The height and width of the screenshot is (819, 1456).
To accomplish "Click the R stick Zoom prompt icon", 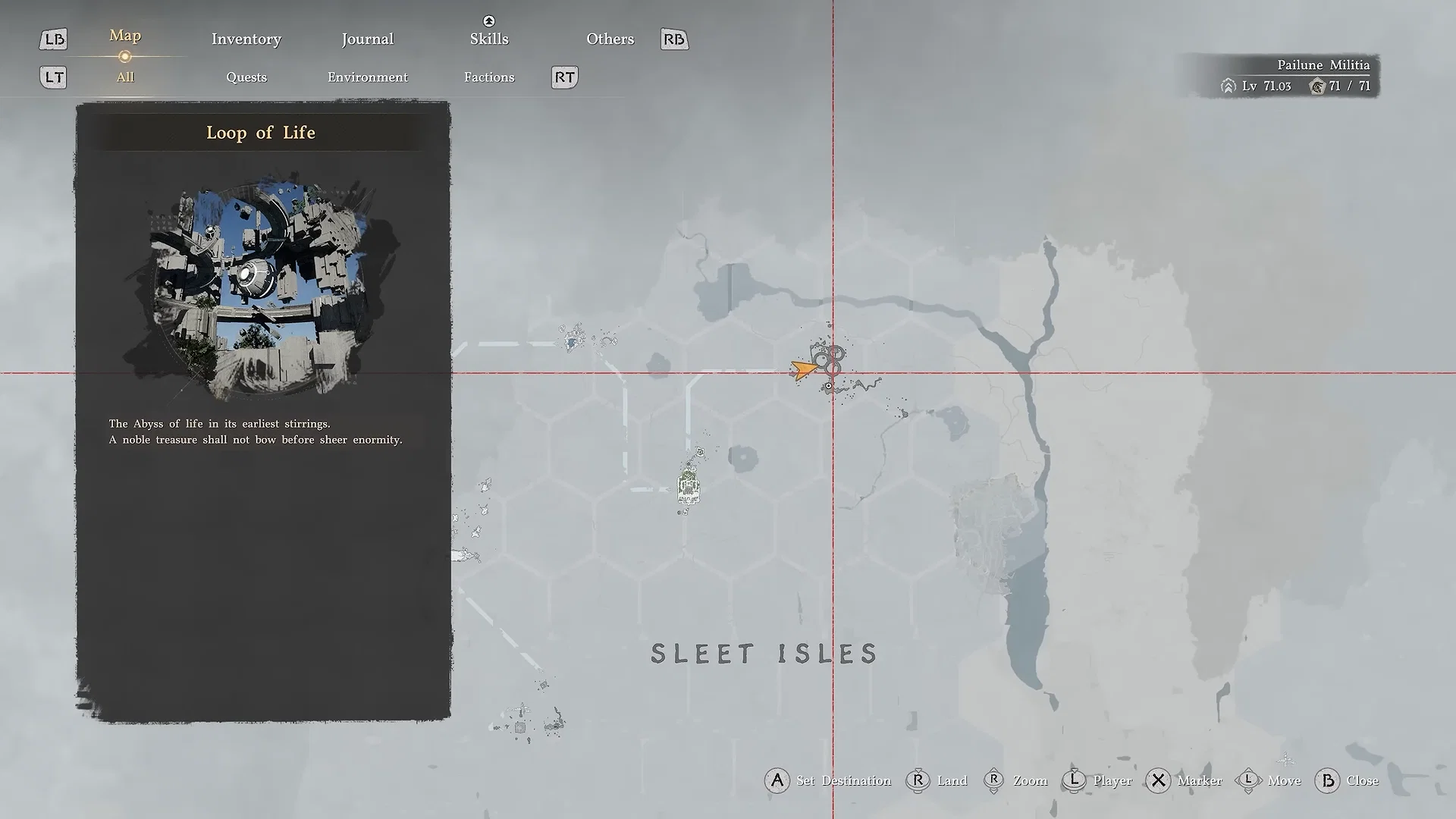I will point(995,780).
